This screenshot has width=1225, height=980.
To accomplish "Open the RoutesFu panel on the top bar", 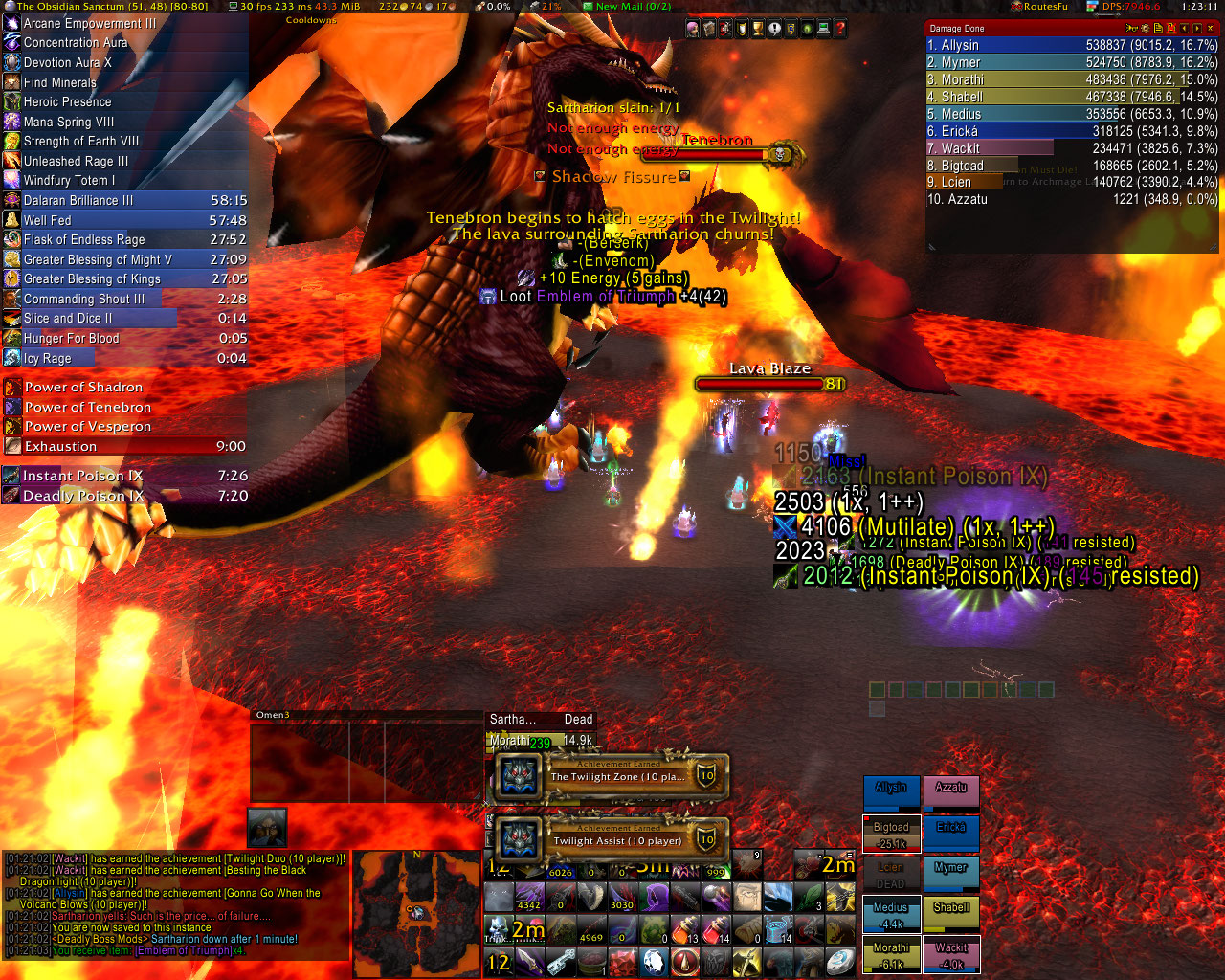I will click(x=1039, y=6).
